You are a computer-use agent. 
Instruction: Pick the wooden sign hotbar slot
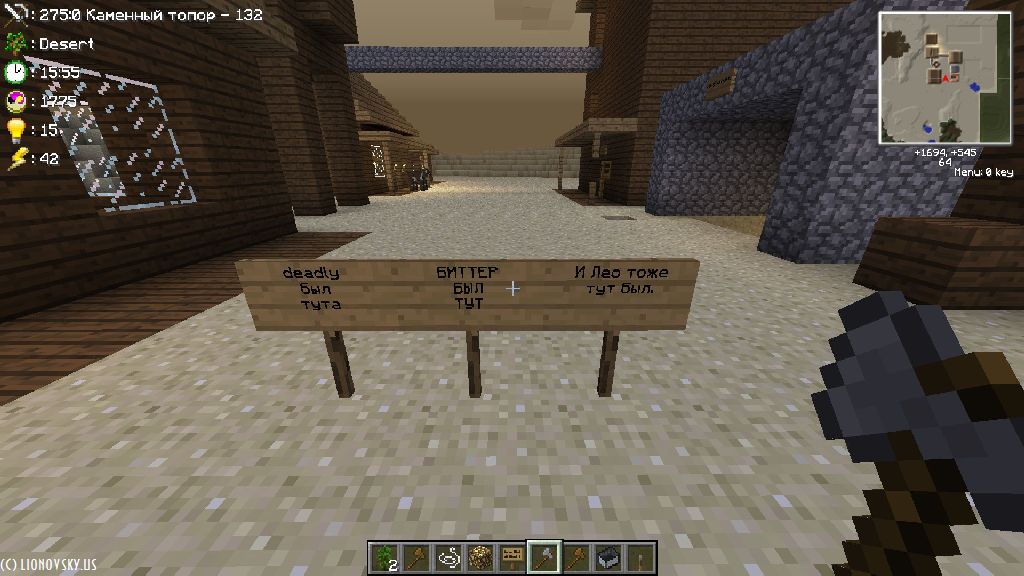pos(513,555)
